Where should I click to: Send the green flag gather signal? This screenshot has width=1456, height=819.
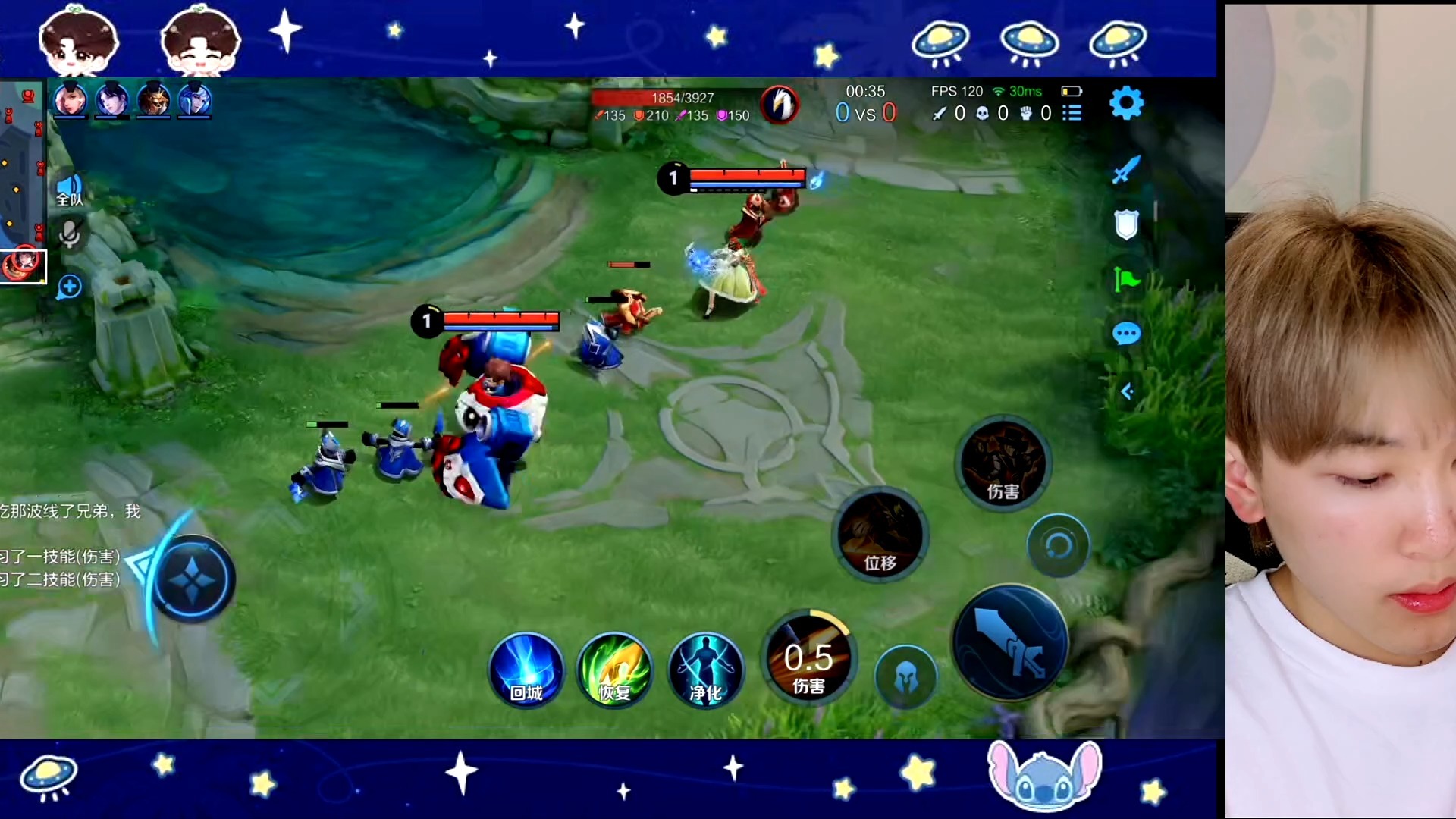click(x=1126, y=279)
